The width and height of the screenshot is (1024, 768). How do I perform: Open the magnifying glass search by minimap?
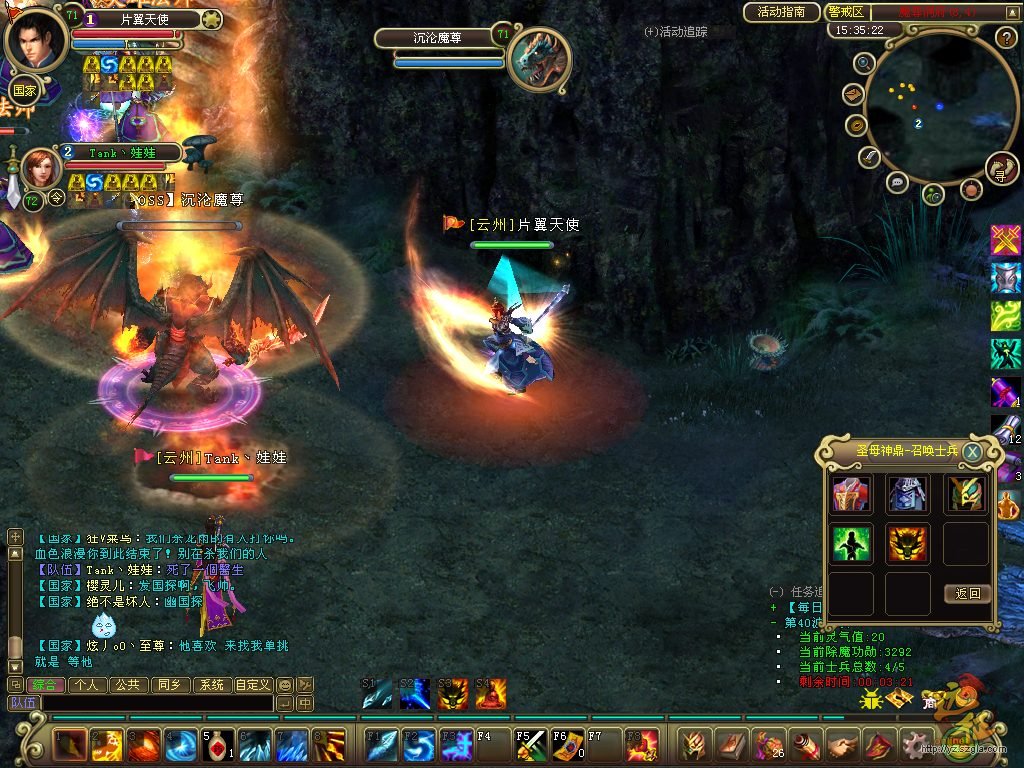[865, 63]
